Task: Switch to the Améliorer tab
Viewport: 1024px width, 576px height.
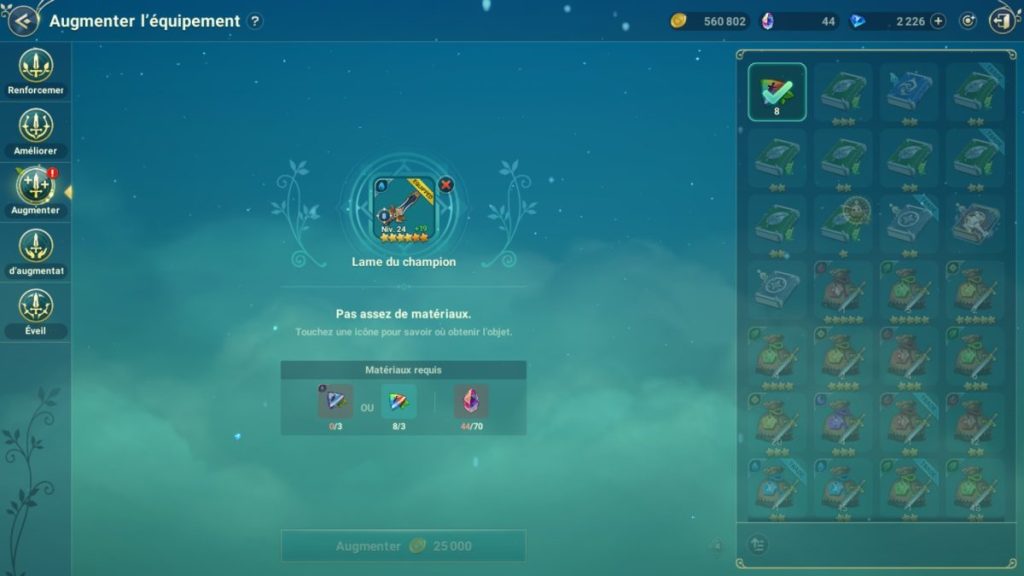Action: 36,130
